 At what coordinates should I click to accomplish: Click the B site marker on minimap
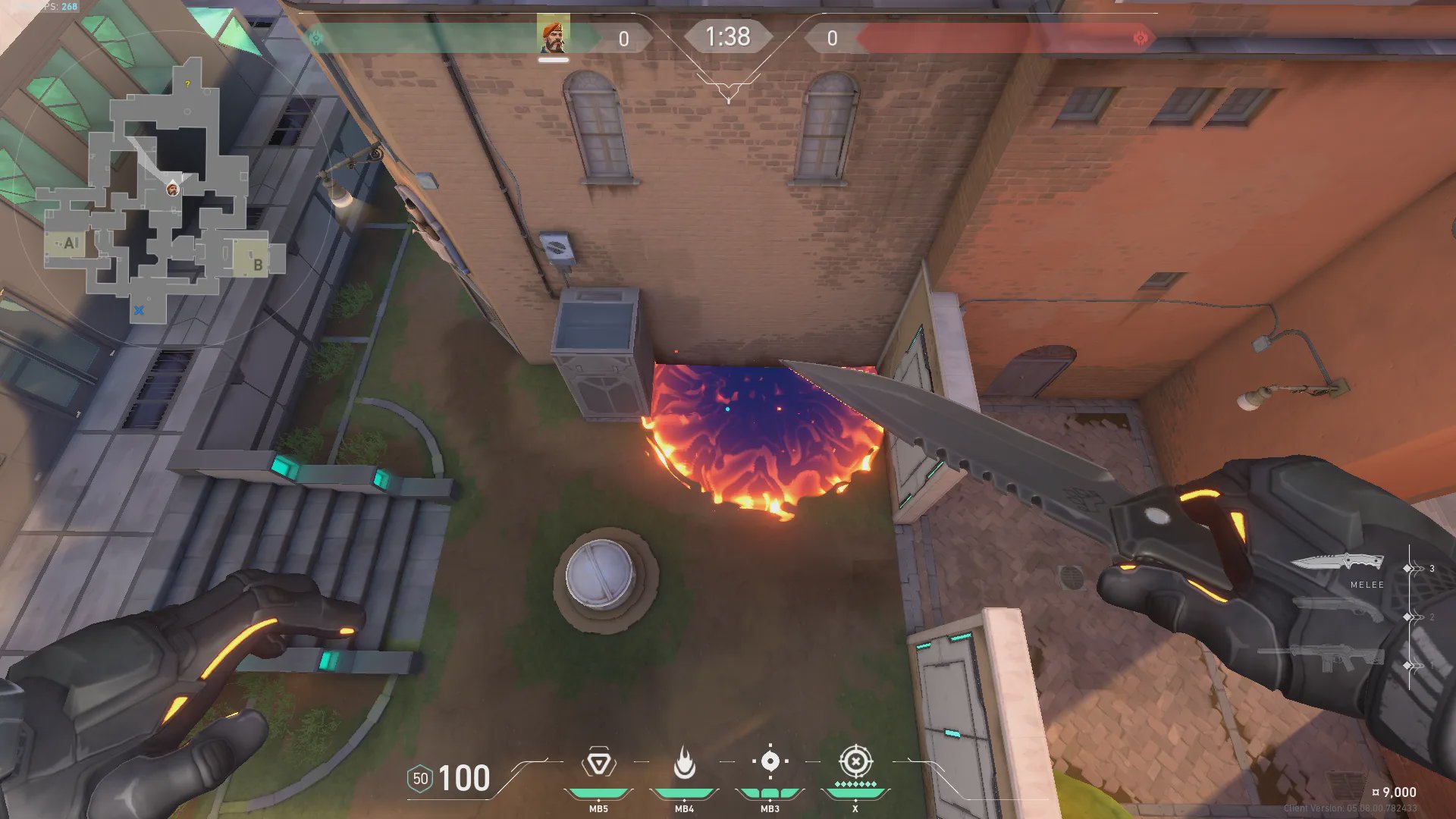257,265
